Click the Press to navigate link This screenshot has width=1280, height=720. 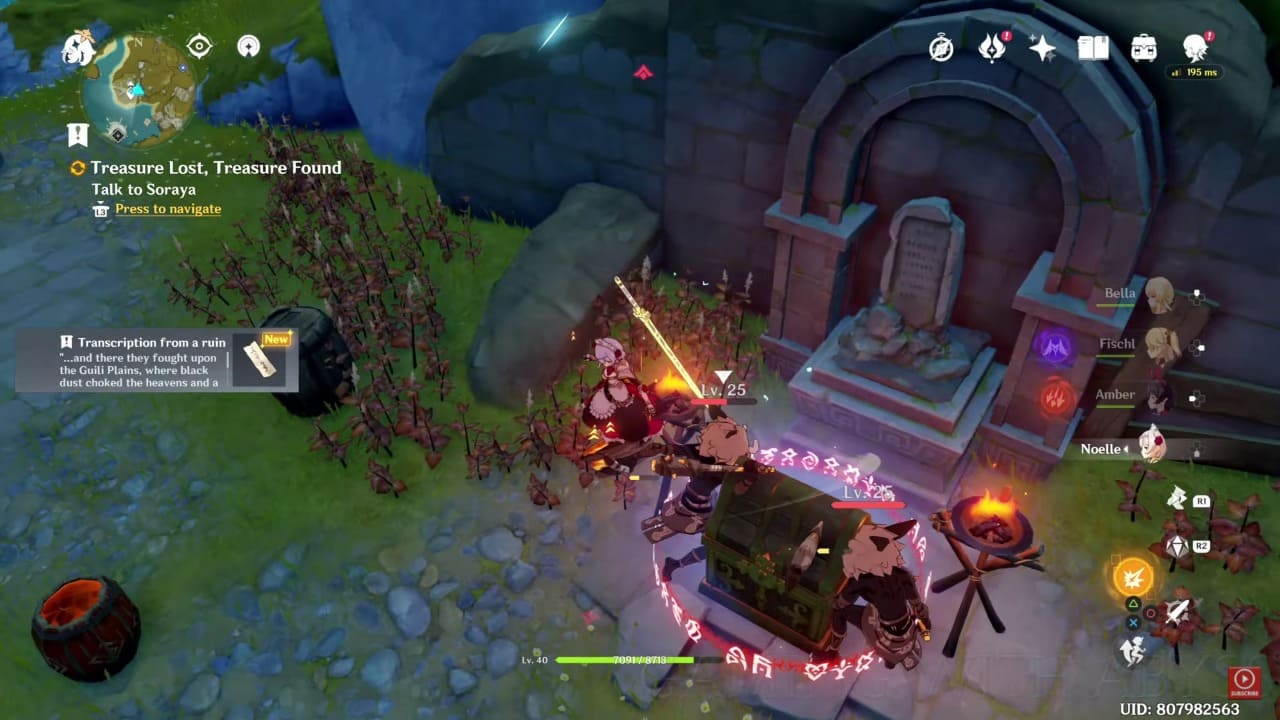(166, 208)
